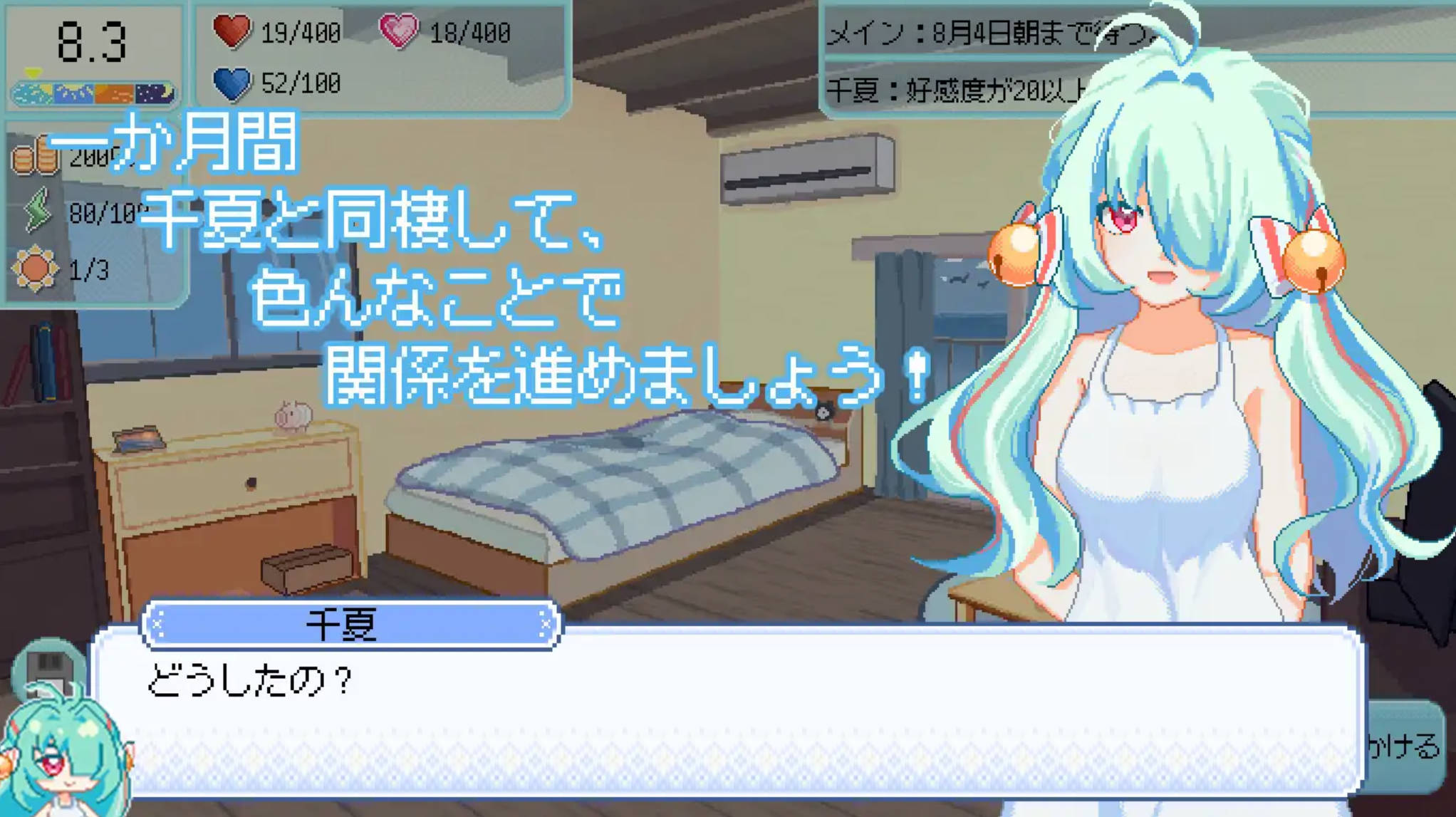The height and width of the screenshot is (817, 1456).
Task: Click the chibi Chinatsu portrait in the corner
Action: 63,759
